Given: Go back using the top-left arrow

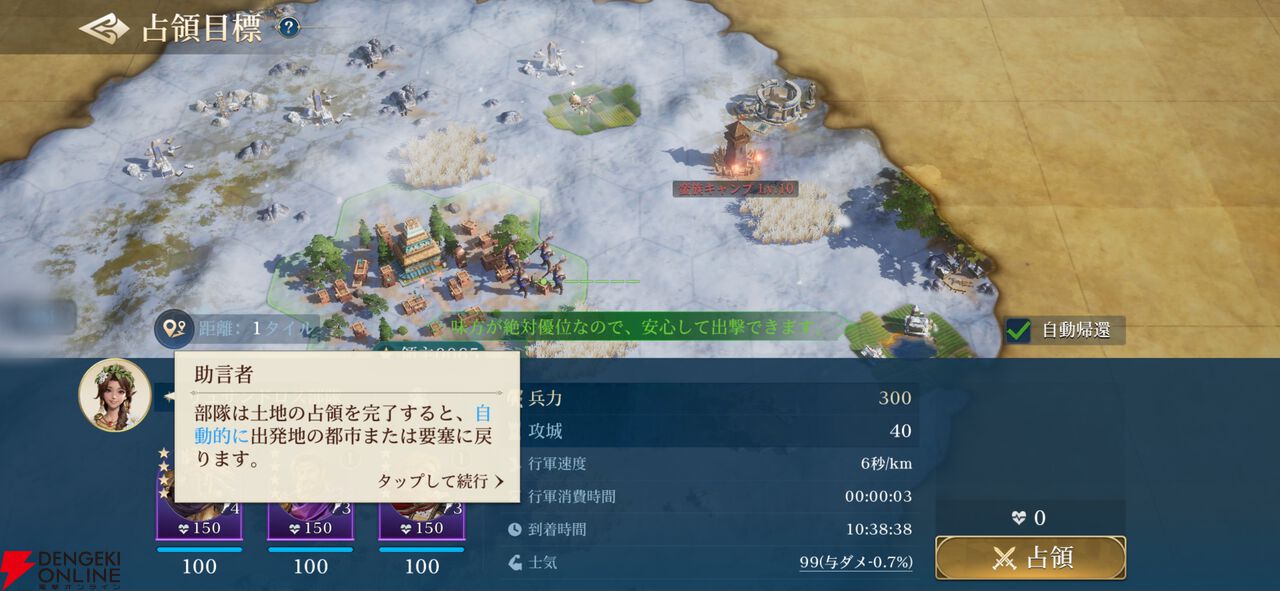Looking at the screenshot, I should (104, 28).
